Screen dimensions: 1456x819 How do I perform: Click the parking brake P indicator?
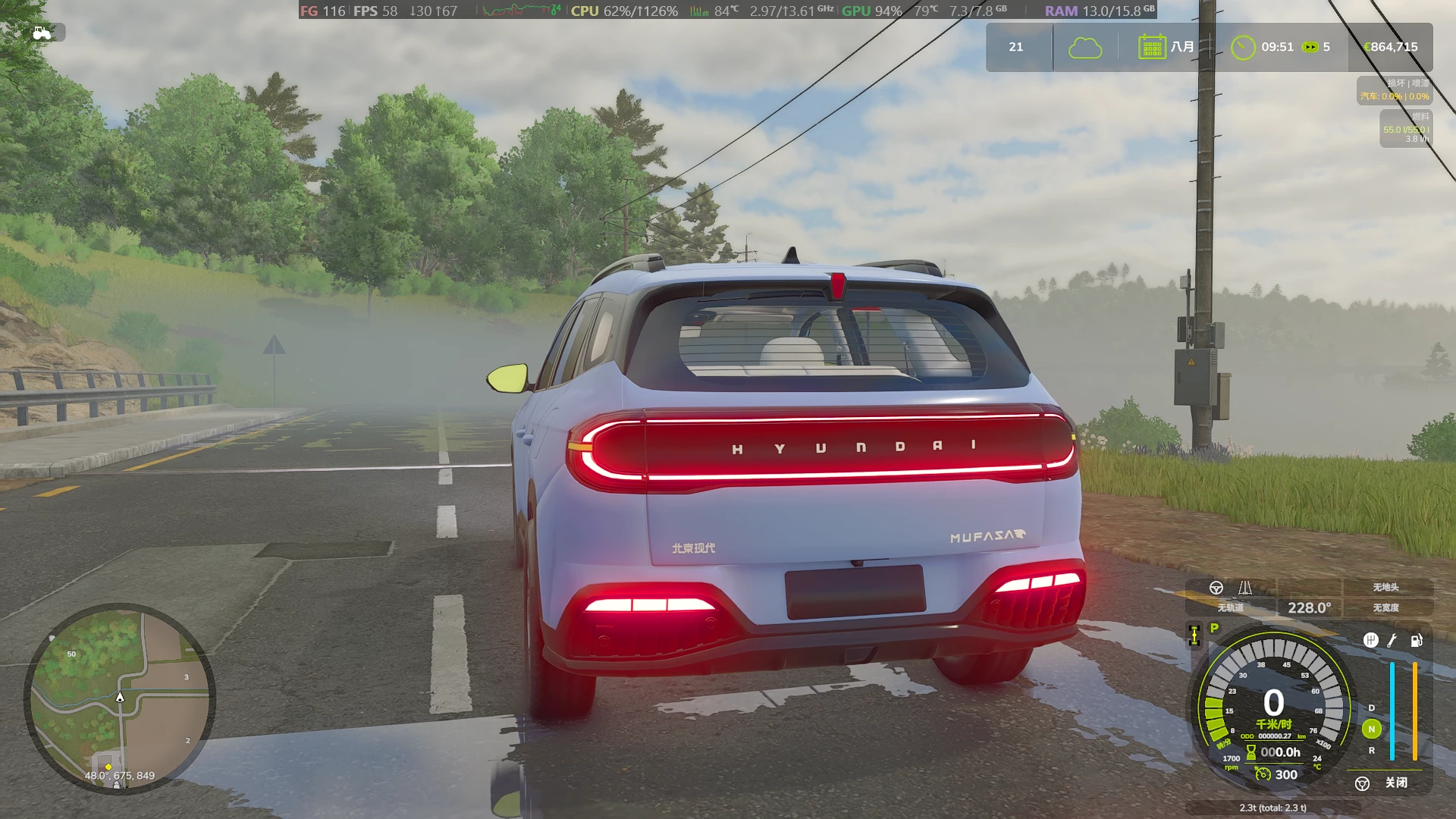[1215, 628]
